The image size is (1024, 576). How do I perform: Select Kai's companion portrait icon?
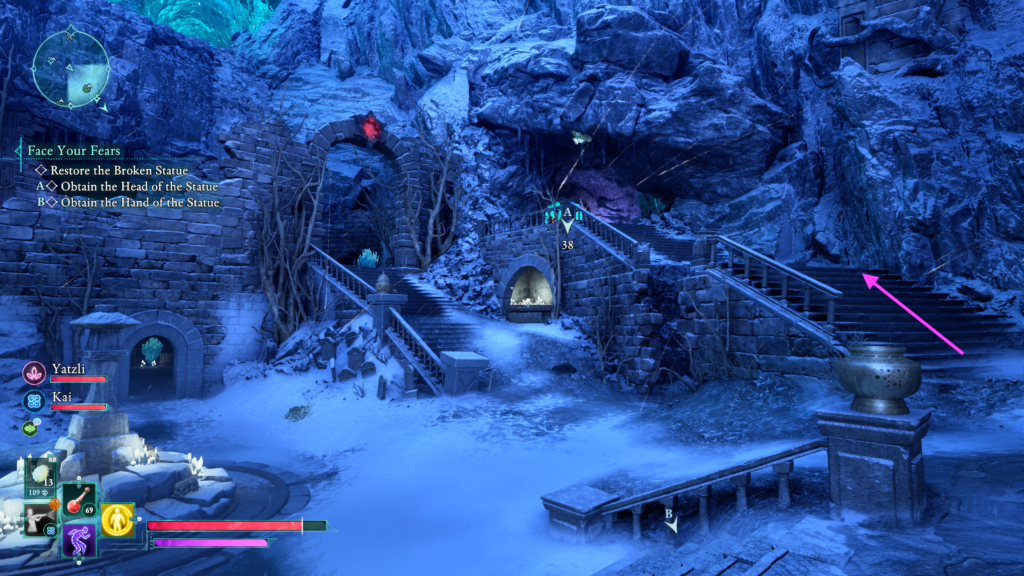[x=33, y=401]
